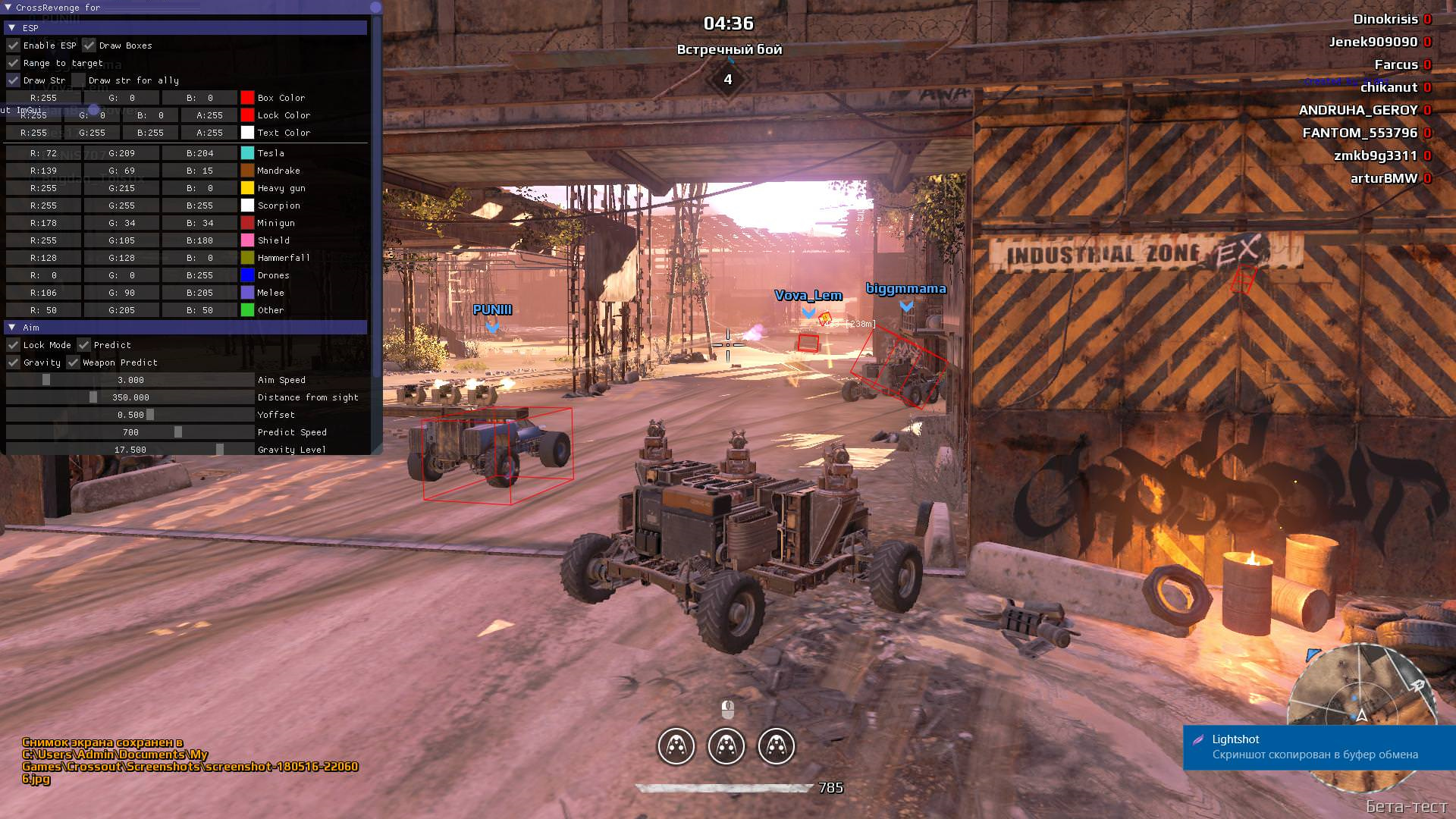Adjust the Aim Speed slider
The width and height of the screenshot is (1456, 819).
(x=45, y=379)
